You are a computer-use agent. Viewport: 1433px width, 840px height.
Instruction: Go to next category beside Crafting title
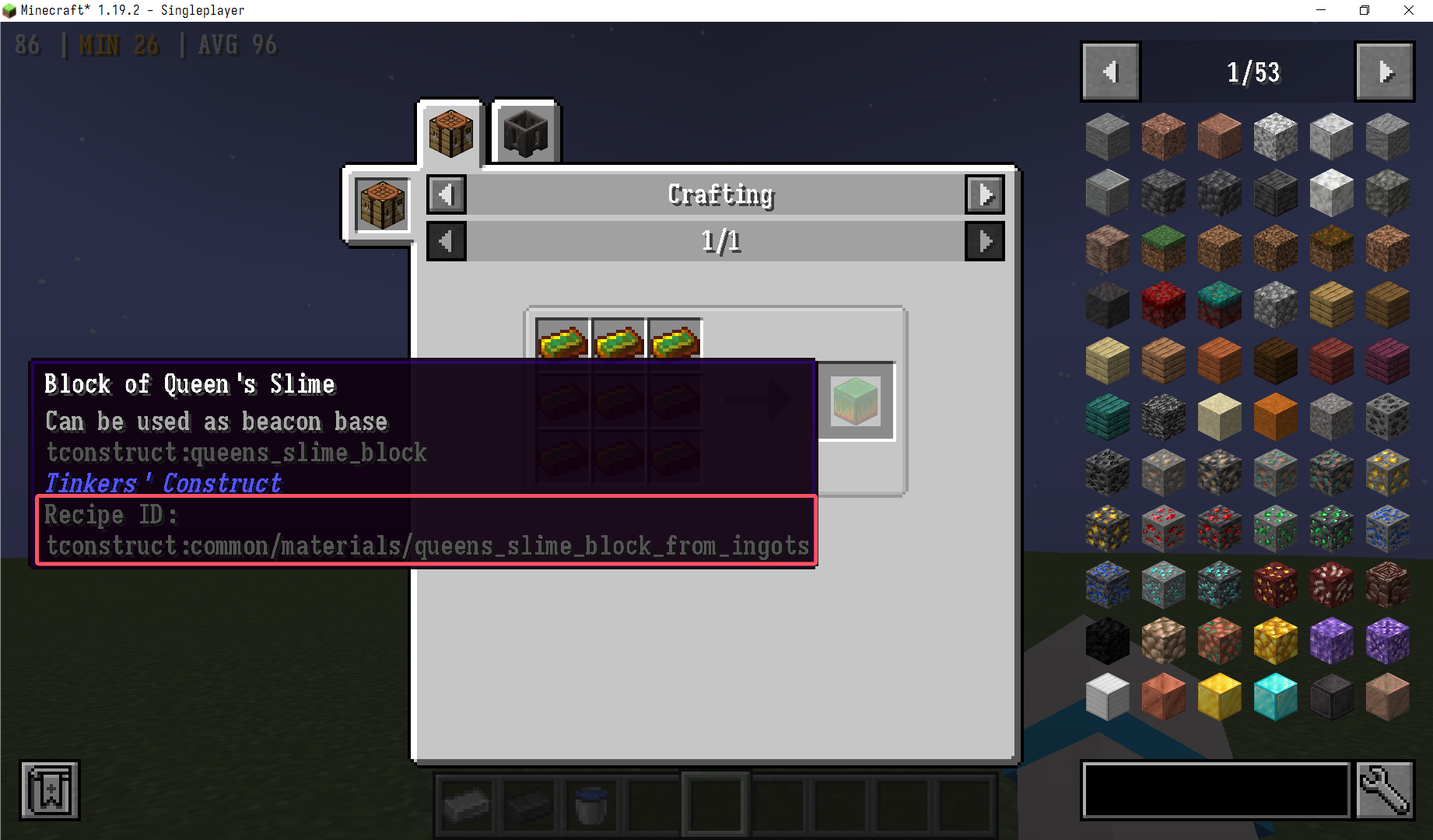[985, 194]
